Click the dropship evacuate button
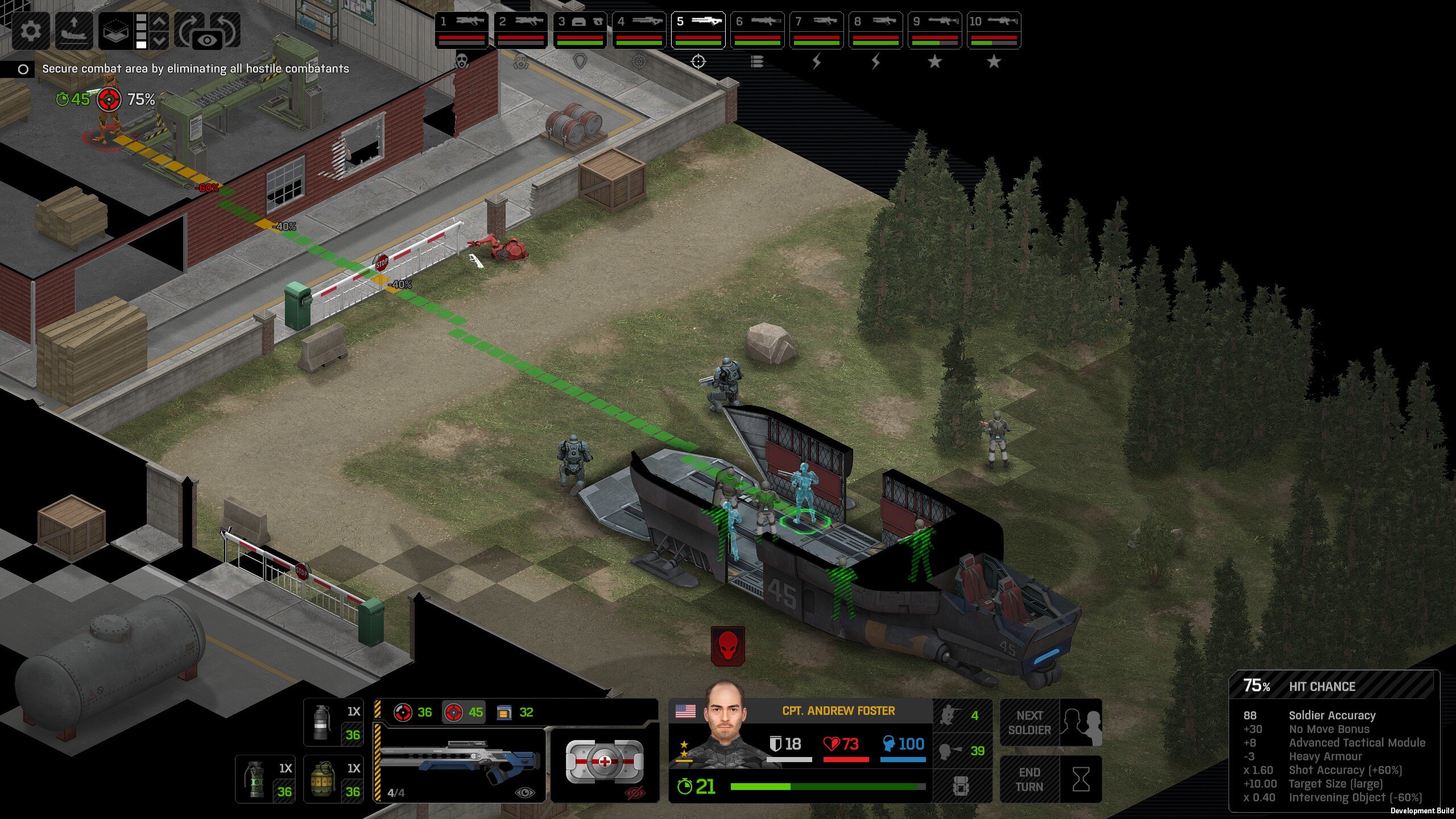The image size is (1456, 819). pos(74,30)
